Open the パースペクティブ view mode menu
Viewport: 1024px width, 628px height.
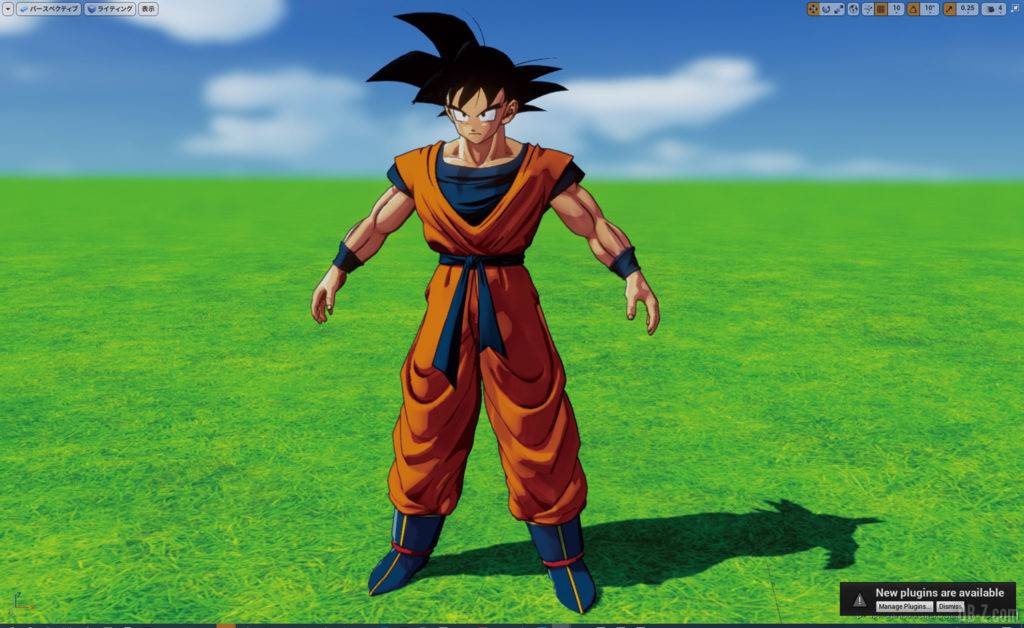(x=47, y=9)
